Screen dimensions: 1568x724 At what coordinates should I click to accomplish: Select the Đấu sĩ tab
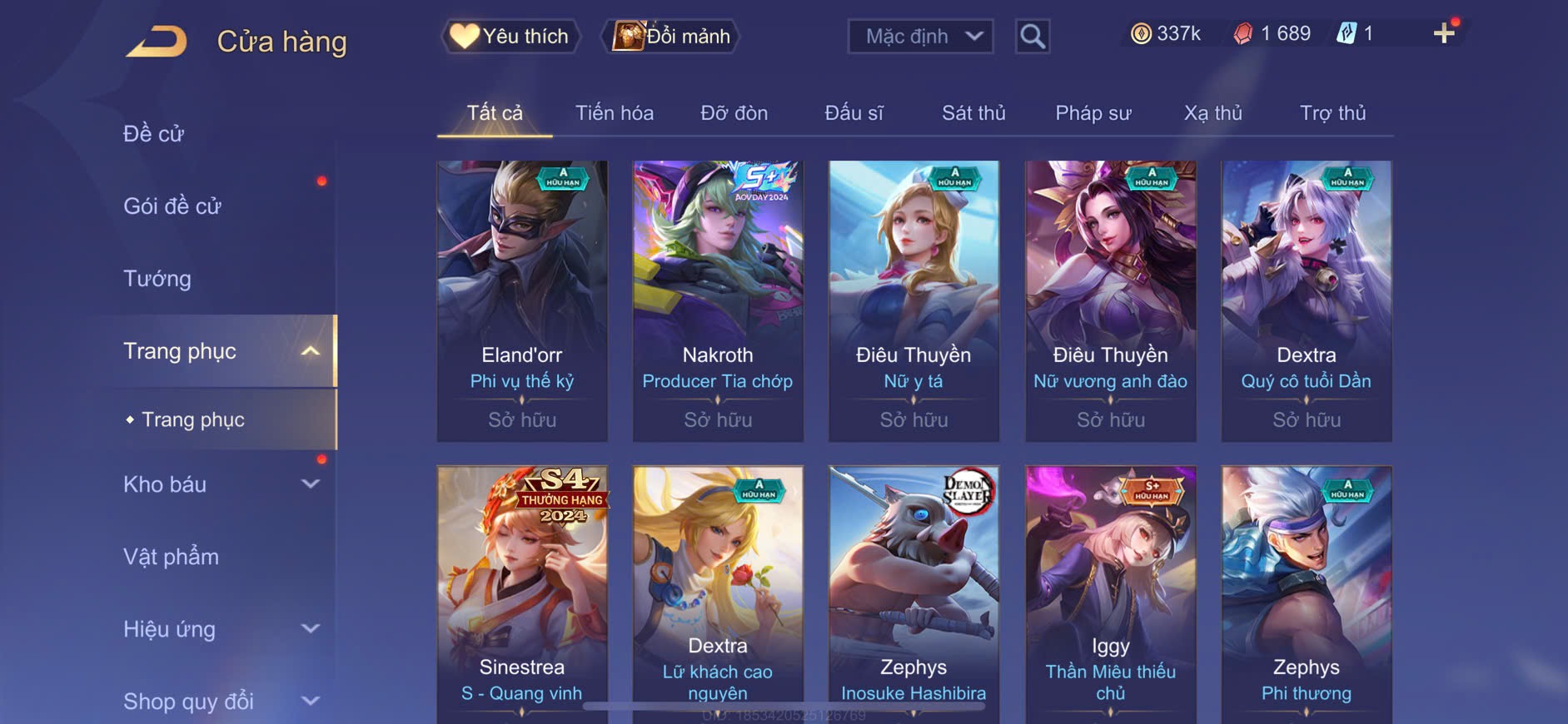[854, 113]
